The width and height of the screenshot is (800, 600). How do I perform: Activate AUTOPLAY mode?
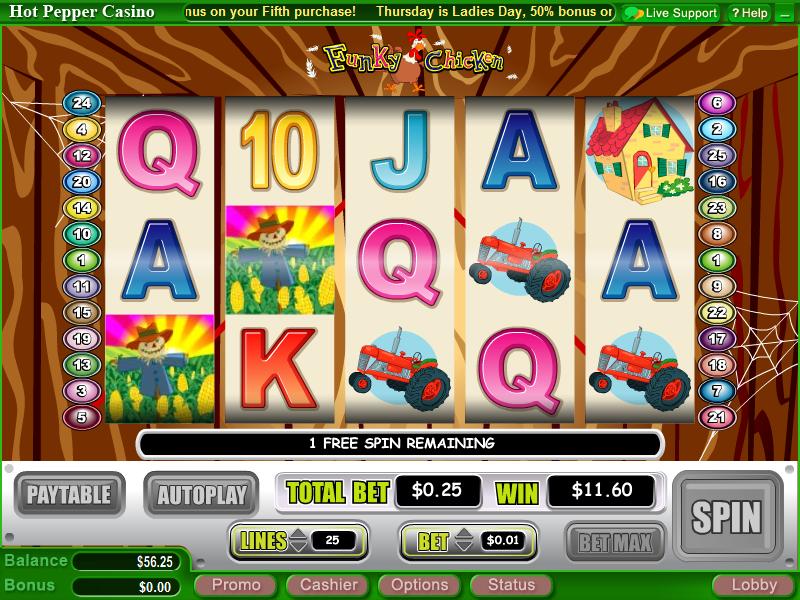tap(201, 493)
